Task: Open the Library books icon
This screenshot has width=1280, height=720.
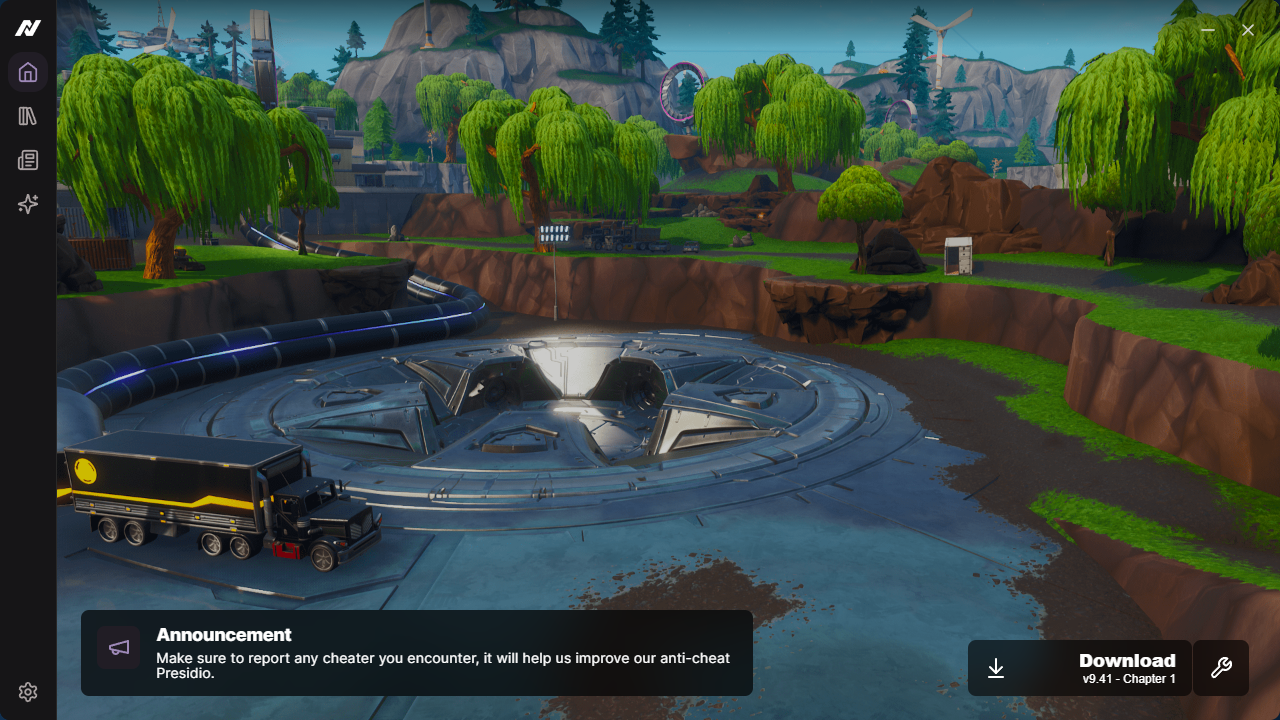Action: point(28,116)
